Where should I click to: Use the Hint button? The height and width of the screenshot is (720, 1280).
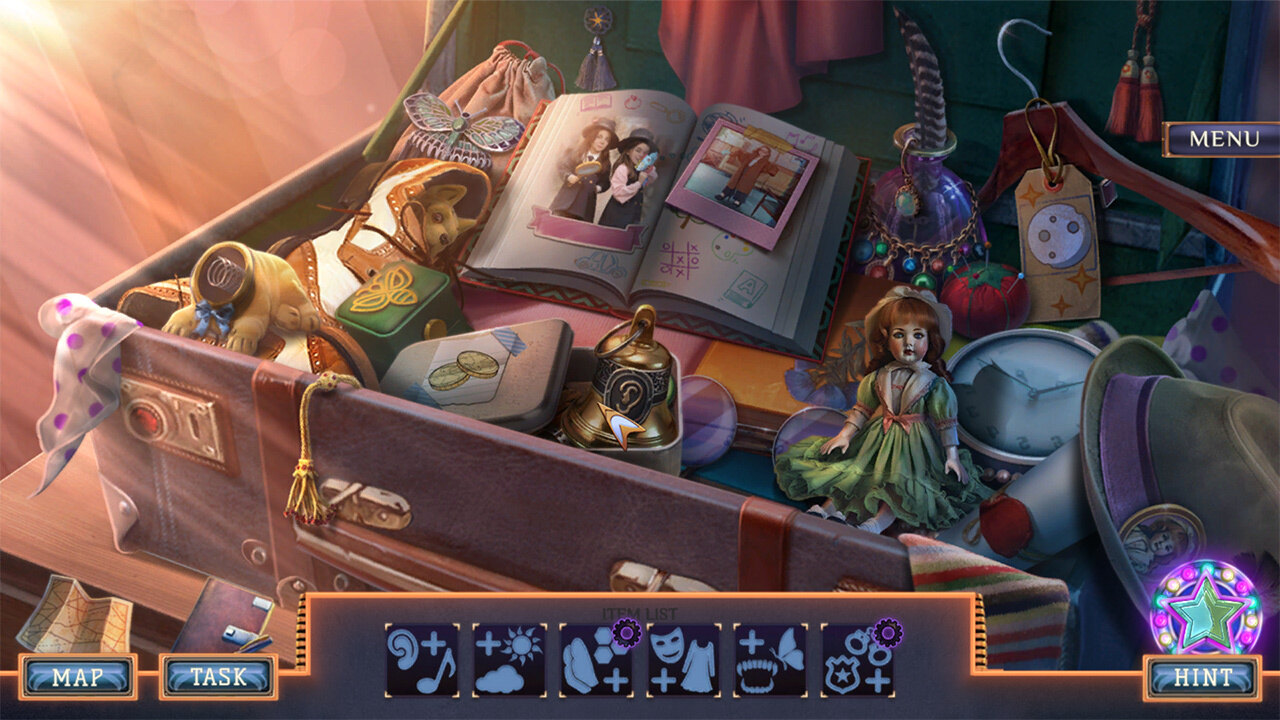tap(1203, 677)
